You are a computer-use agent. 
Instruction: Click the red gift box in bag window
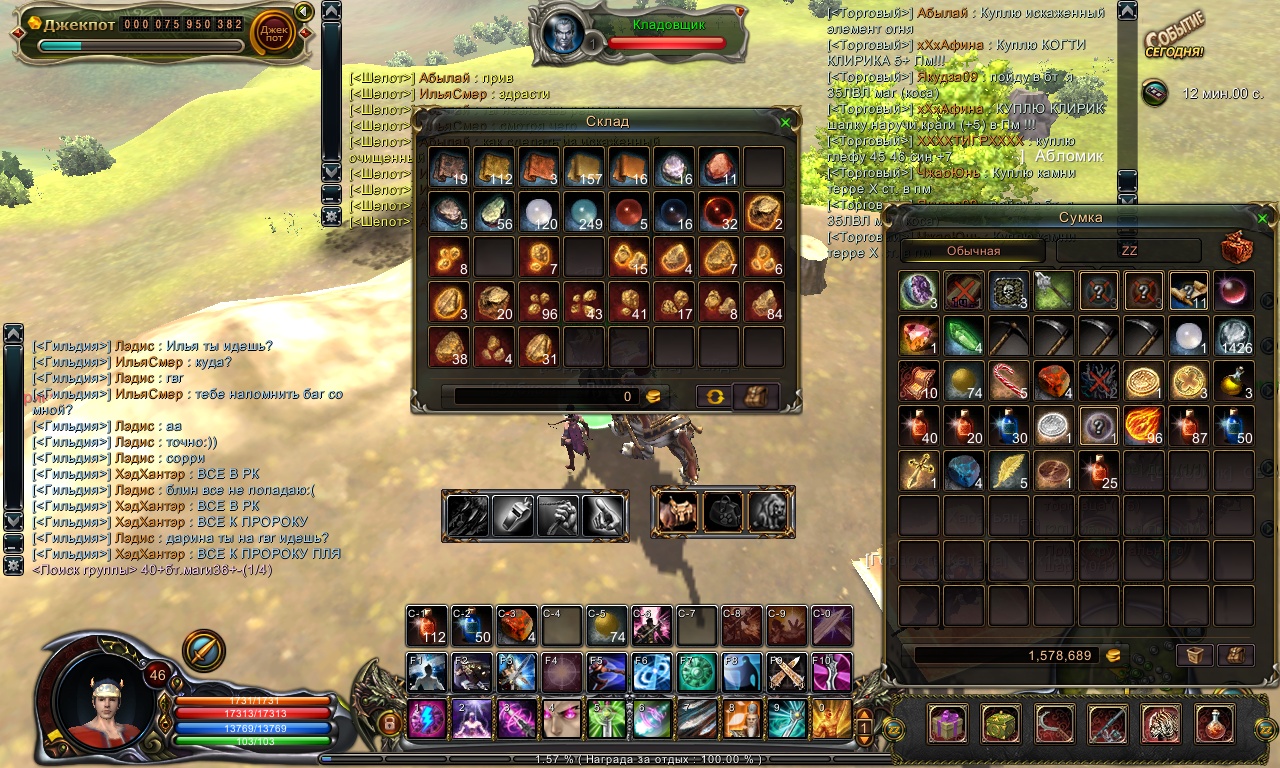click(x=1238, y=249)
